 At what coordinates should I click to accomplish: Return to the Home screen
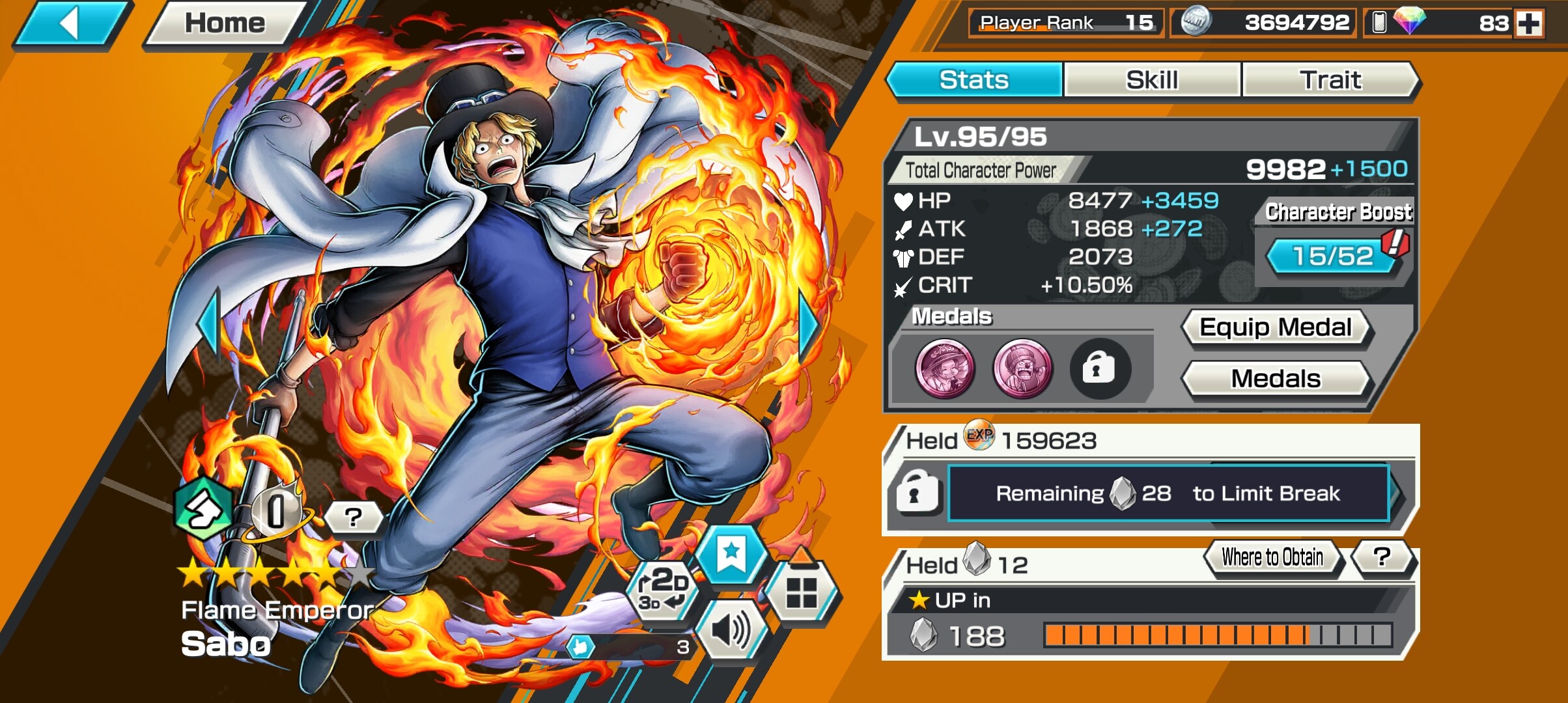225,24
